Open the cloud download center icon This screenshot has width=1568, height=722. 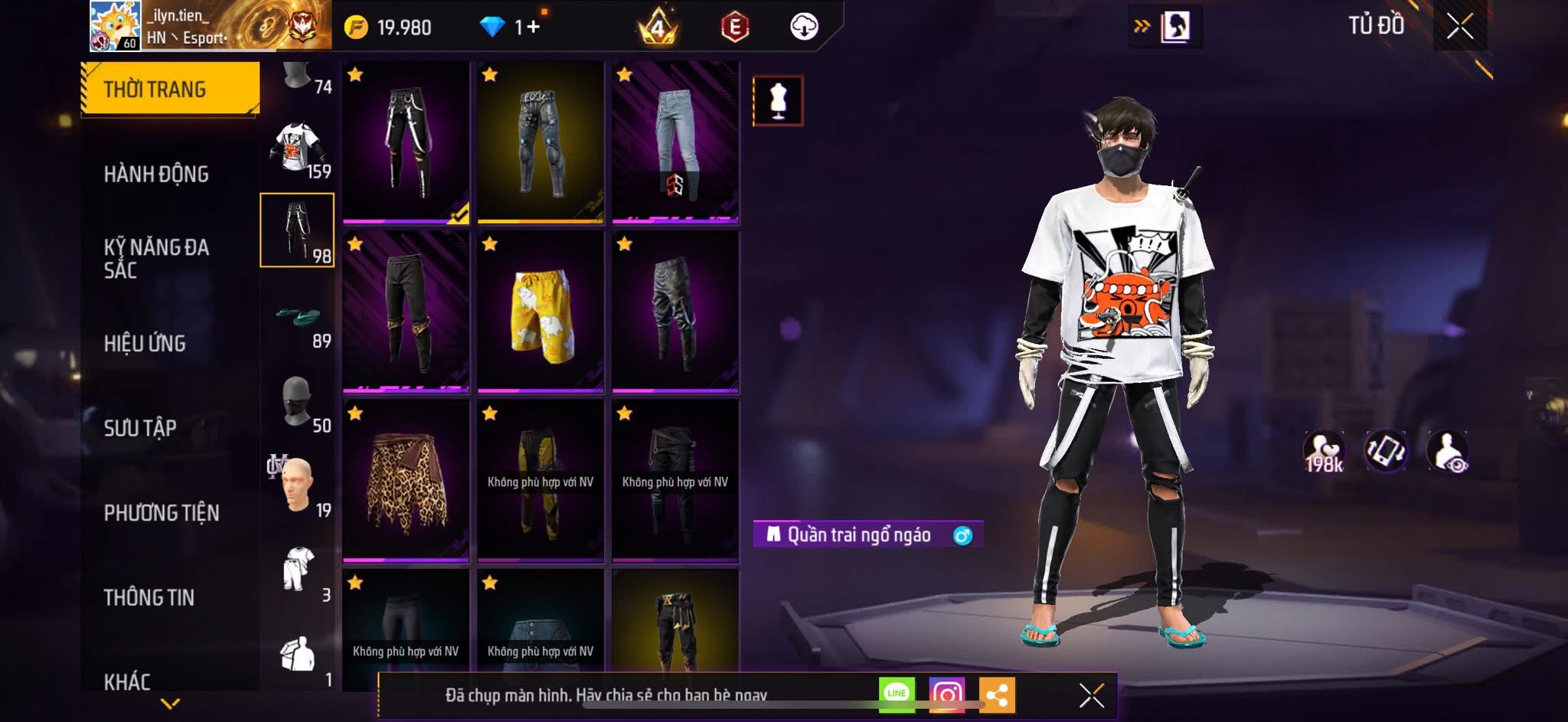click(804, 25)
